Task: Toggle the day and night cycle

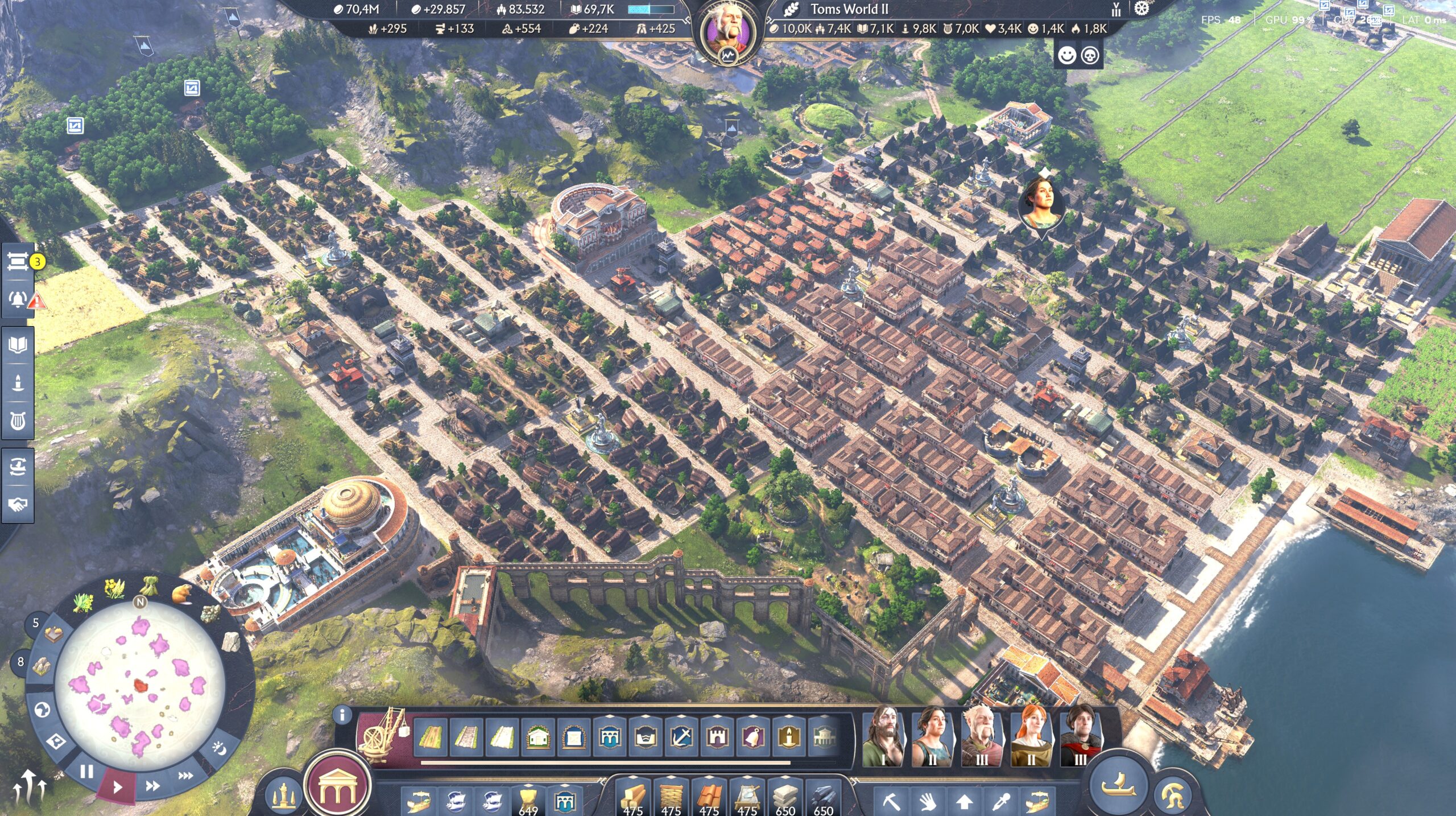Action: coord(220,748)
